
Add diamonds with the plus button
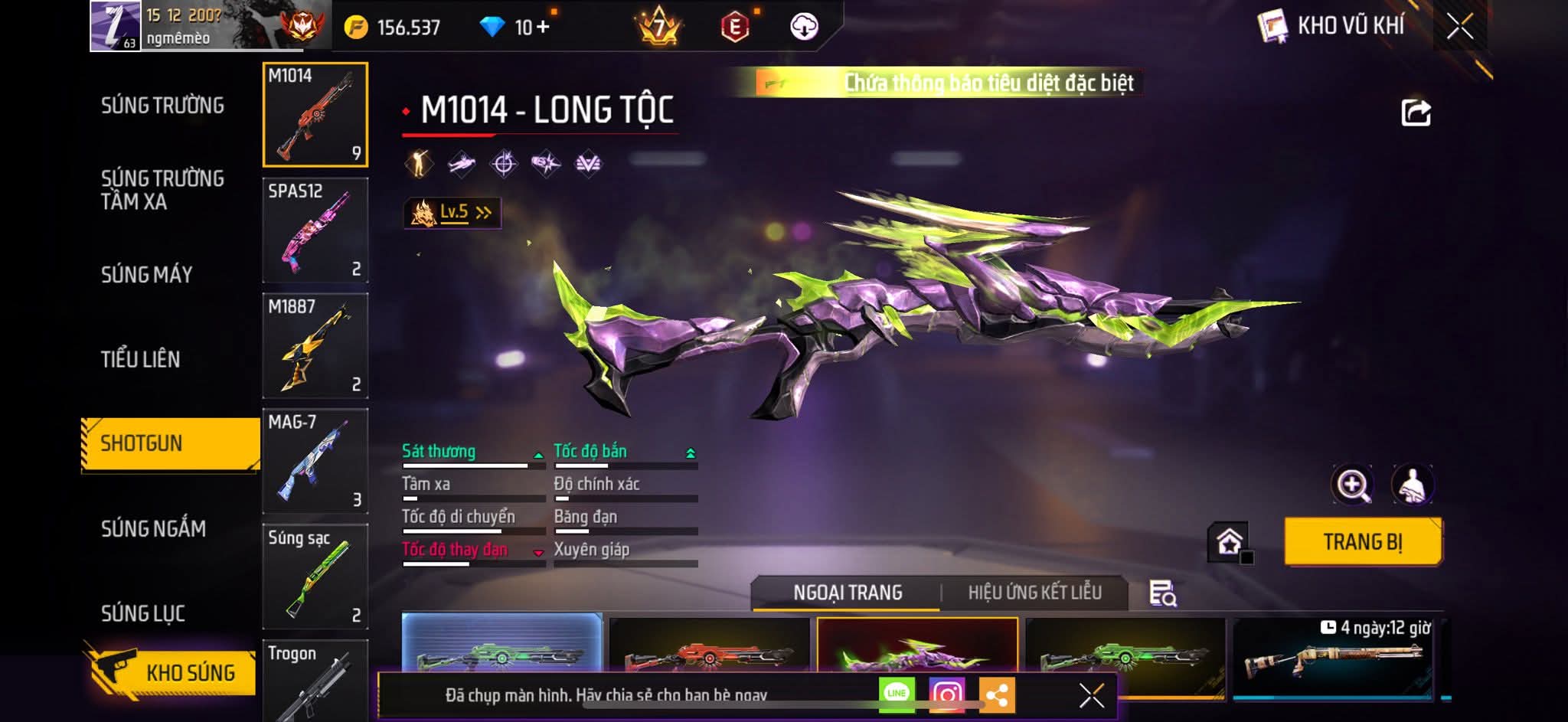pyautogui.click(x=543, y=28)
